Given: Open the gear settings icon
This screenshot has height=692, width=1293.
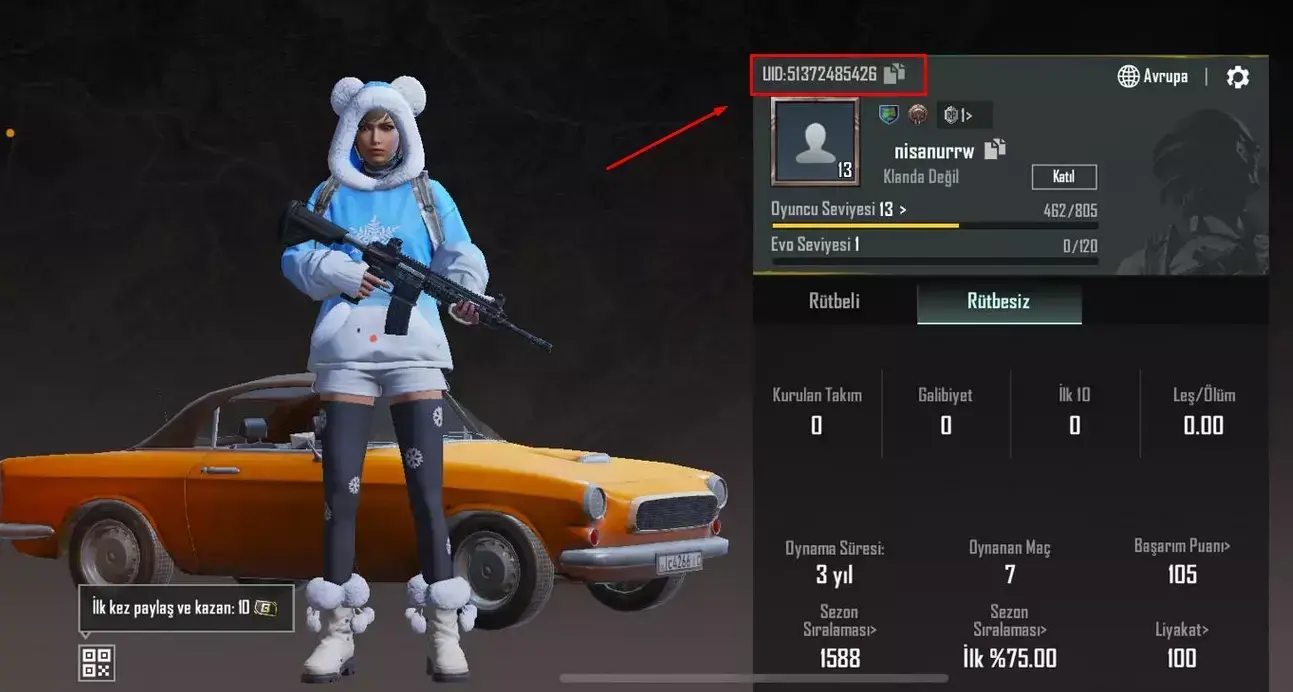Looking at the screenshot, I should point(1237,77).
